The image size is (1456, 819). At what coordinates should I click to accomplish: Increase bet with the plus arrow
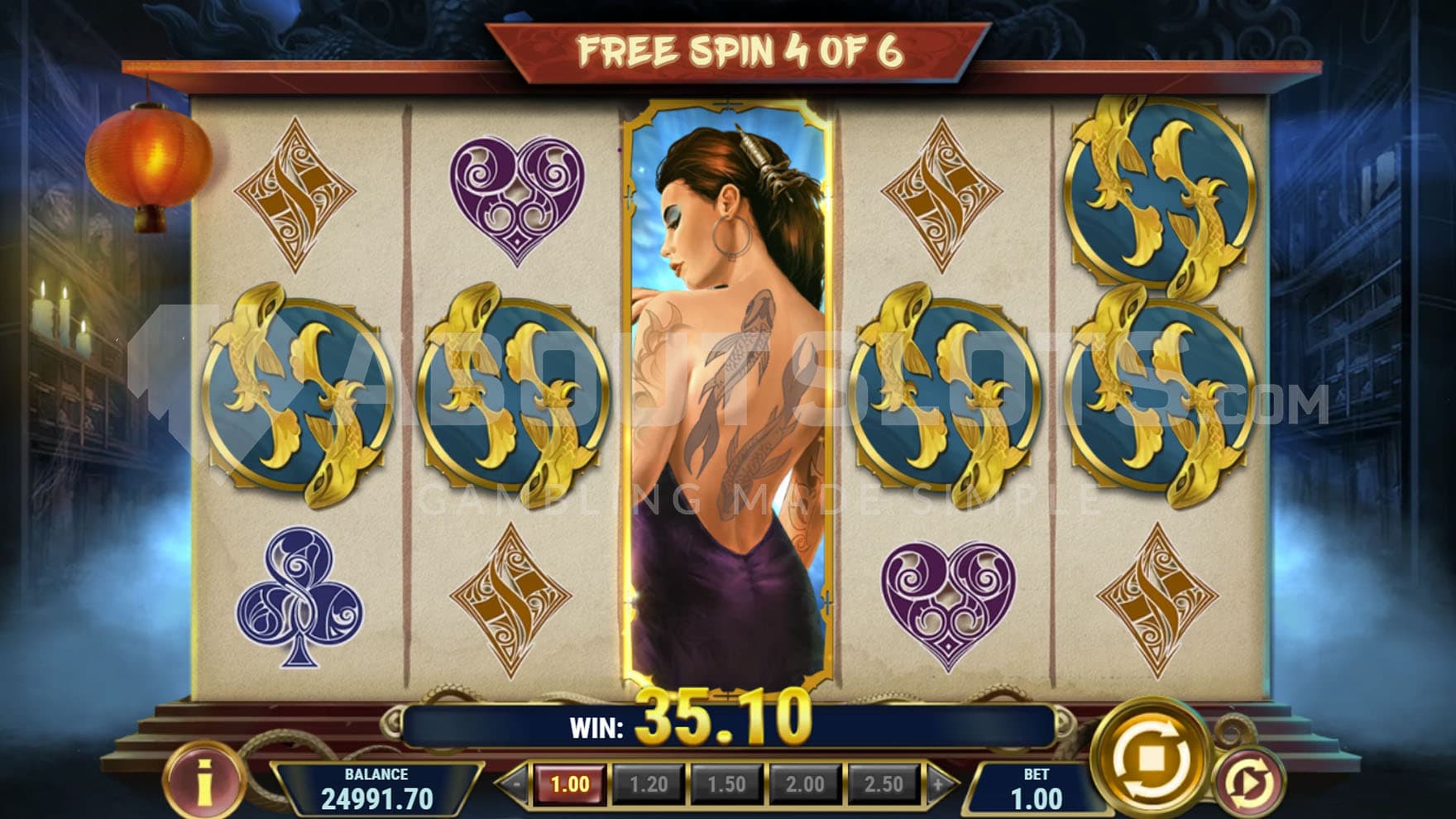click(938, 784)
